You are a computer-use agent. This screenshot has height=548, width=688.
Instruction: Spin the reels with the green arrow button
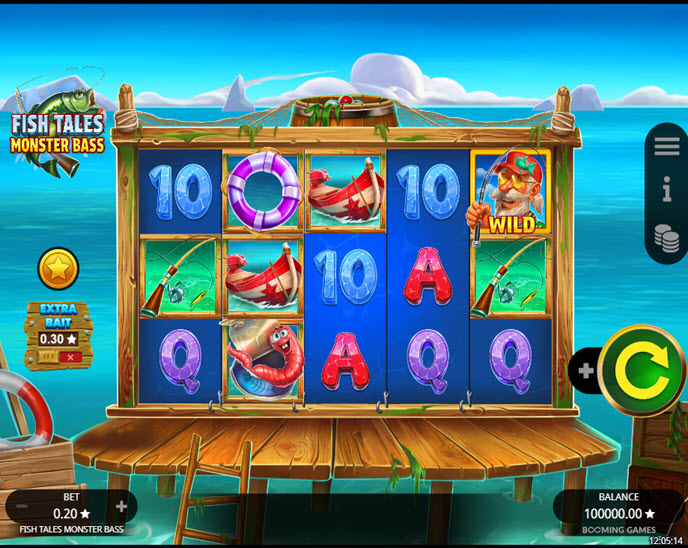coord(641,371)
